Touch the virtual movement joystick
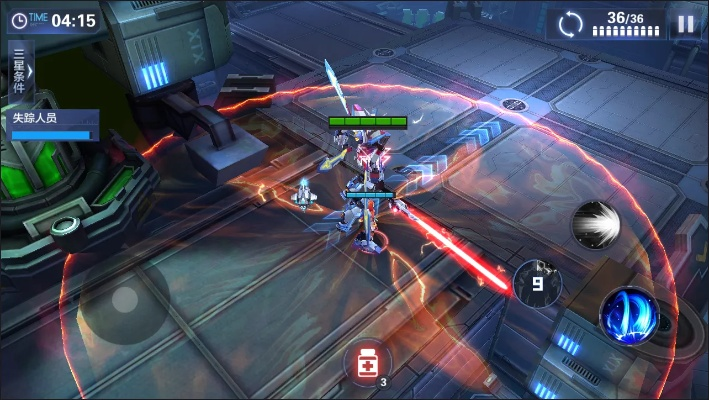The height and width of the screenshot is (400, 709). tap(125, 298)
